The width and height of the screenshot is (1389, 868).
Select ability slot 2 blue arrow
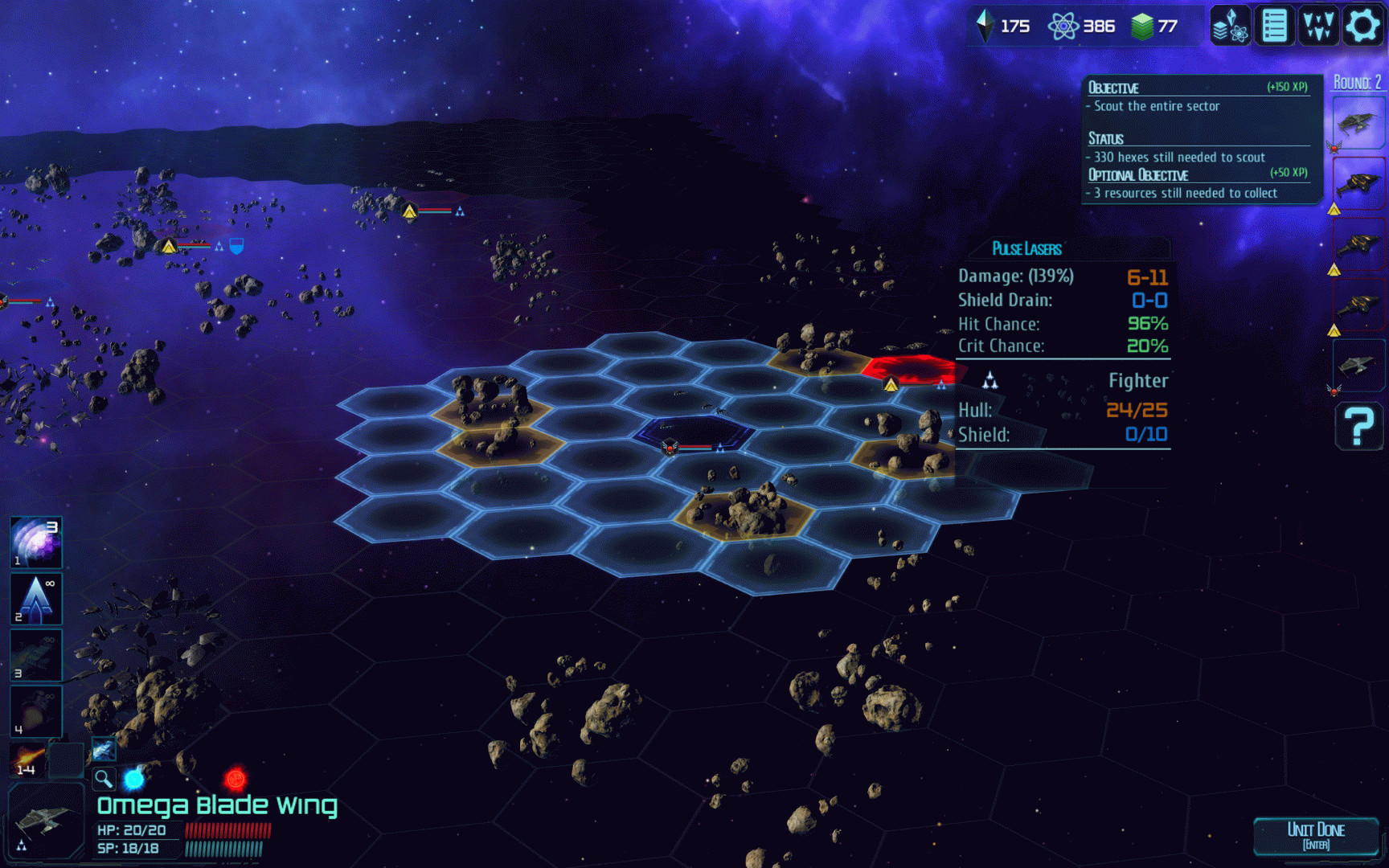[35, 599]
